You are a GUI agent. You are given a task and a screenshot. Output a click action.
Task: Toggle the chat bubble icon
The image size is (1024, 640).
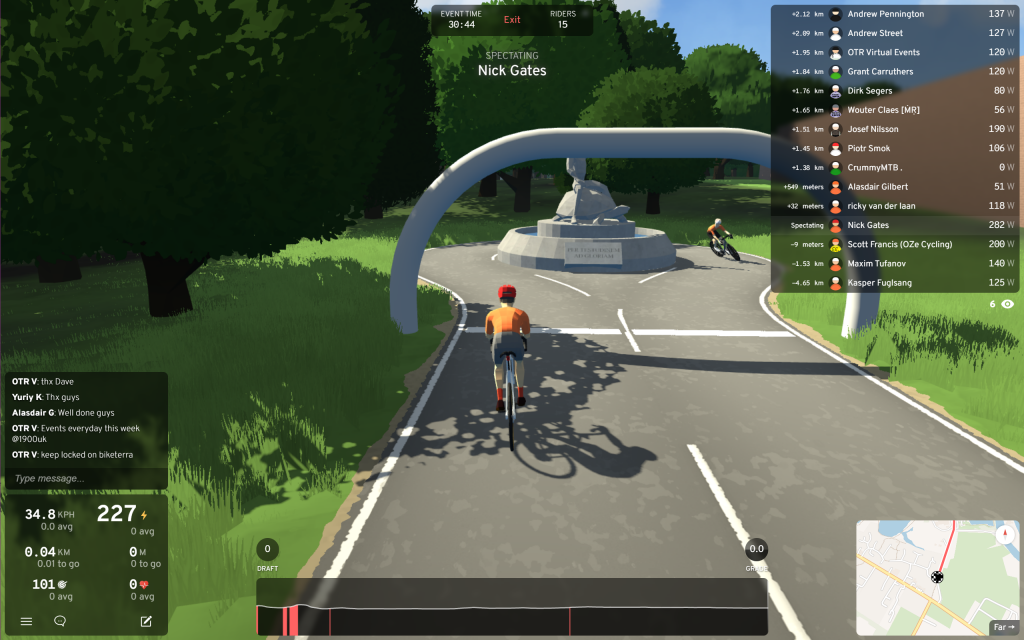(x=60, y=621)
